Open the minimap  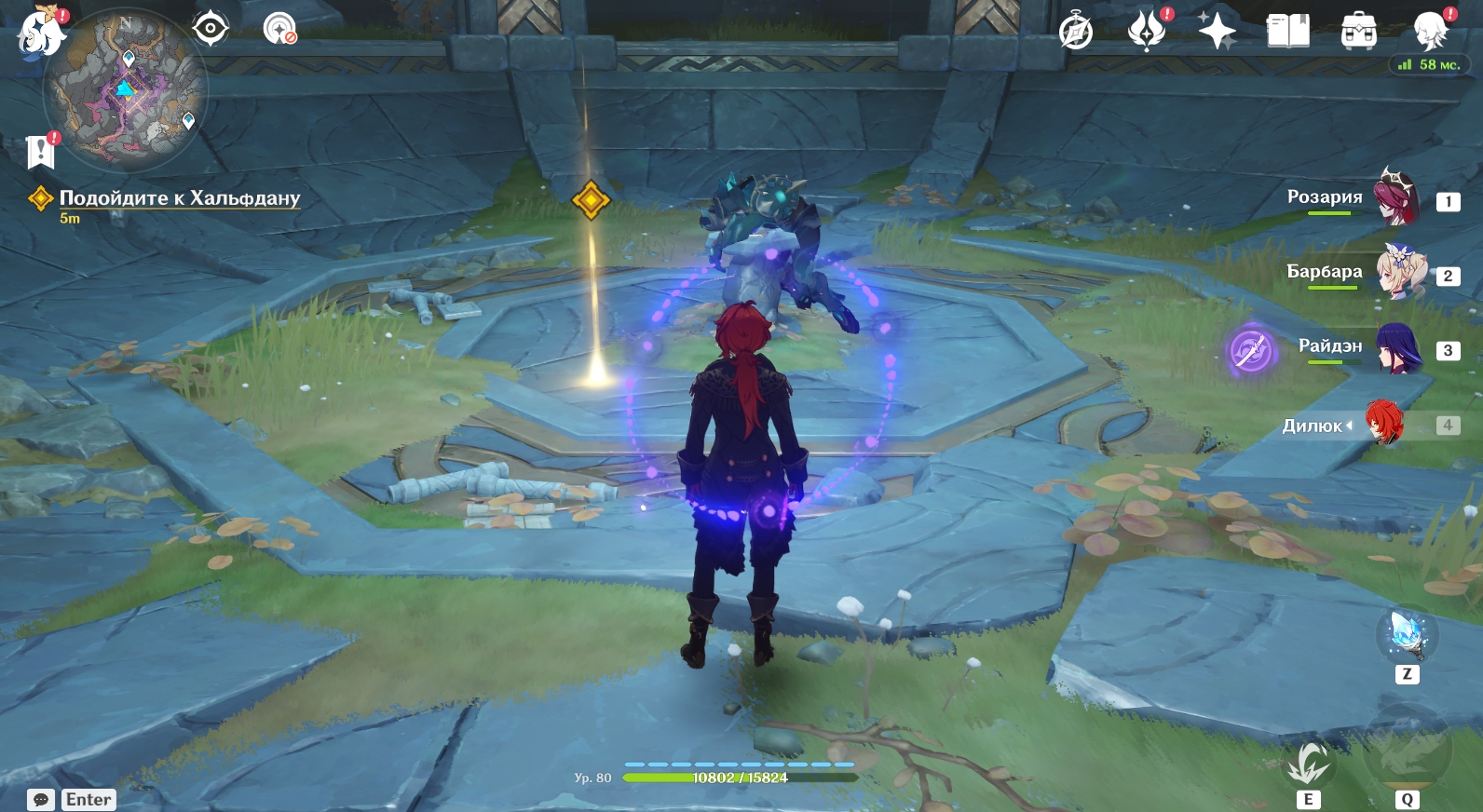coord(126,91)
